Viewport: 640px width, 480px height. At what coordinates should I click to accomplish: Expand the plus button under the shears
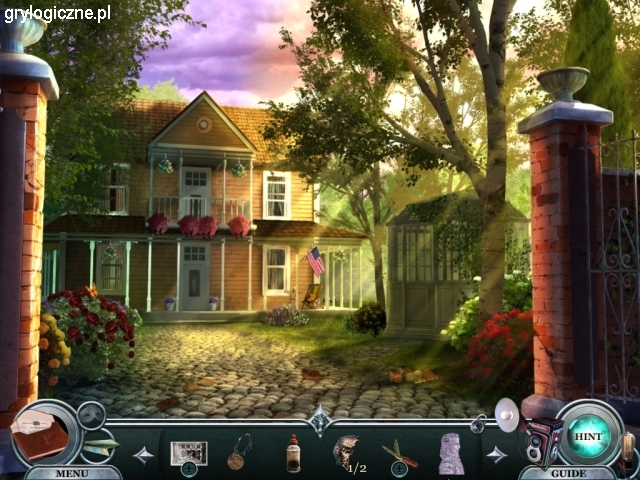tap(398, 469)
